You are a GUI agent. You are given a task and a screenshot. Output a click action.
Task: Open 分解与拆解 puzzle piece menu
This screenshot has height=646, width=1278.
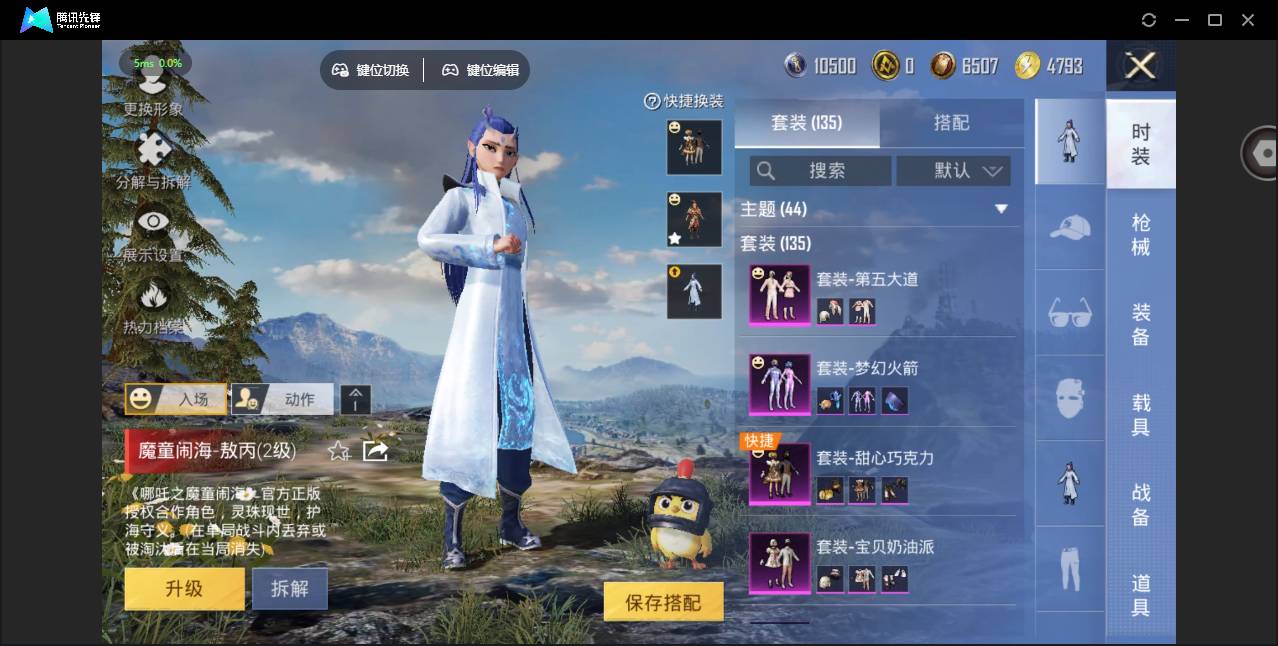click(x=153, y=160)
